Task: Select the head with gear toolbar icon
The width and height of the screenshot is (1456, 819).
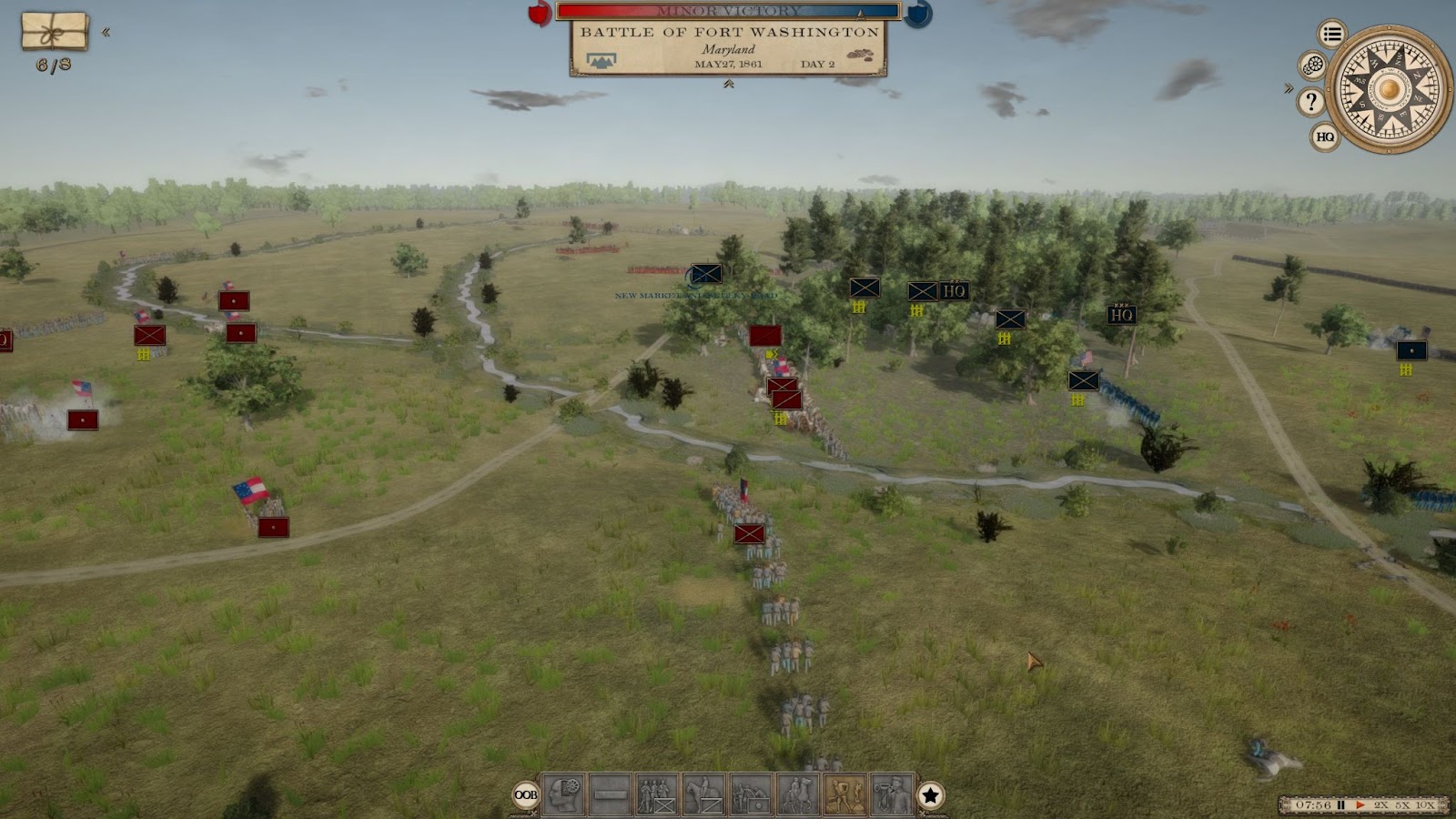Action: [563, 794]
